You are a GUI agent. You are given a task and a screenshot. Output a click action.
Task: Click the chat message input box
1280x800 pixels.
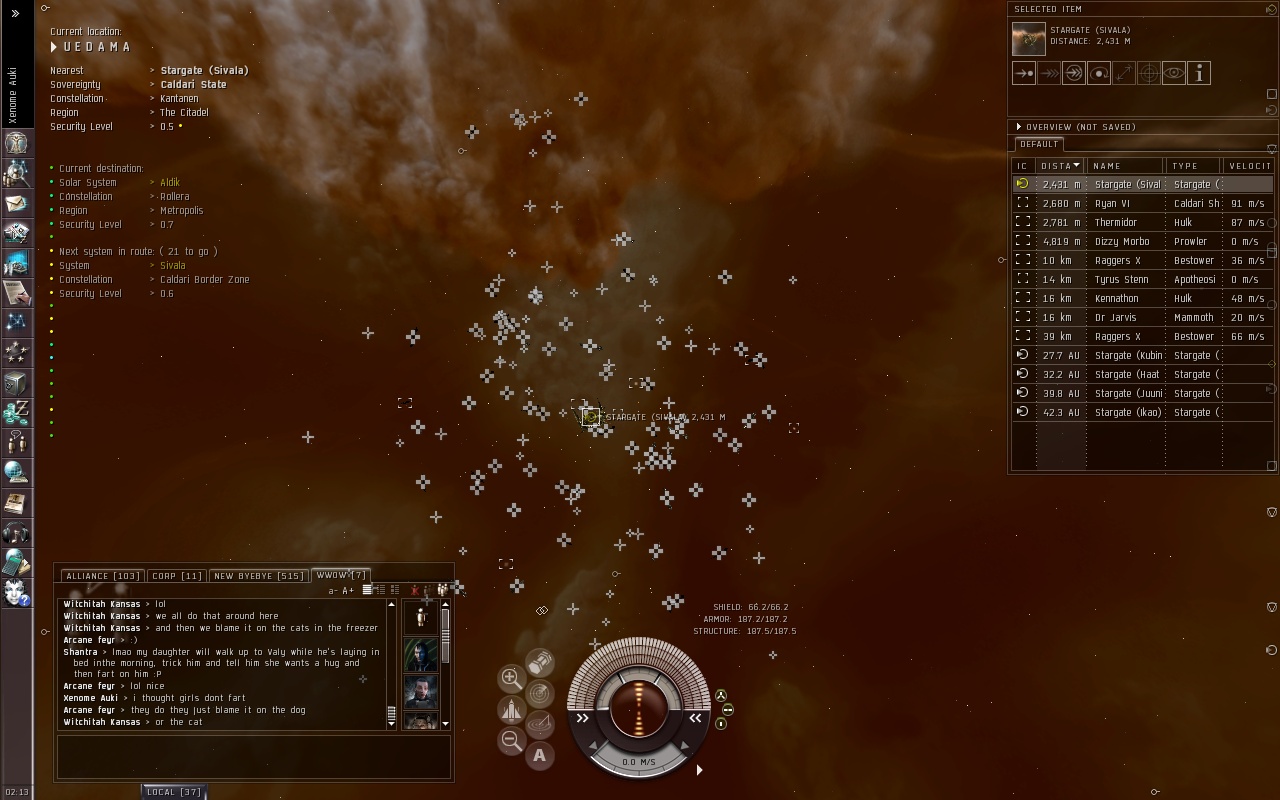pyautogui.click(x=254, y=757)
